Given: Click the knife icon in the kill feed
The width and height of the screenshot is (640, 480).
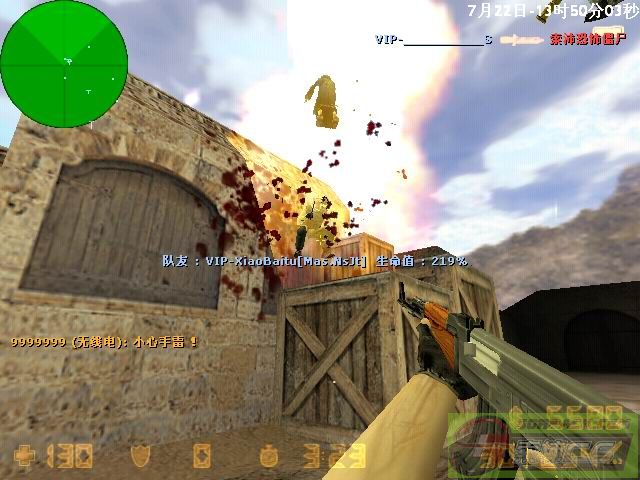Looking at the screenshot, I should point(520,40).
